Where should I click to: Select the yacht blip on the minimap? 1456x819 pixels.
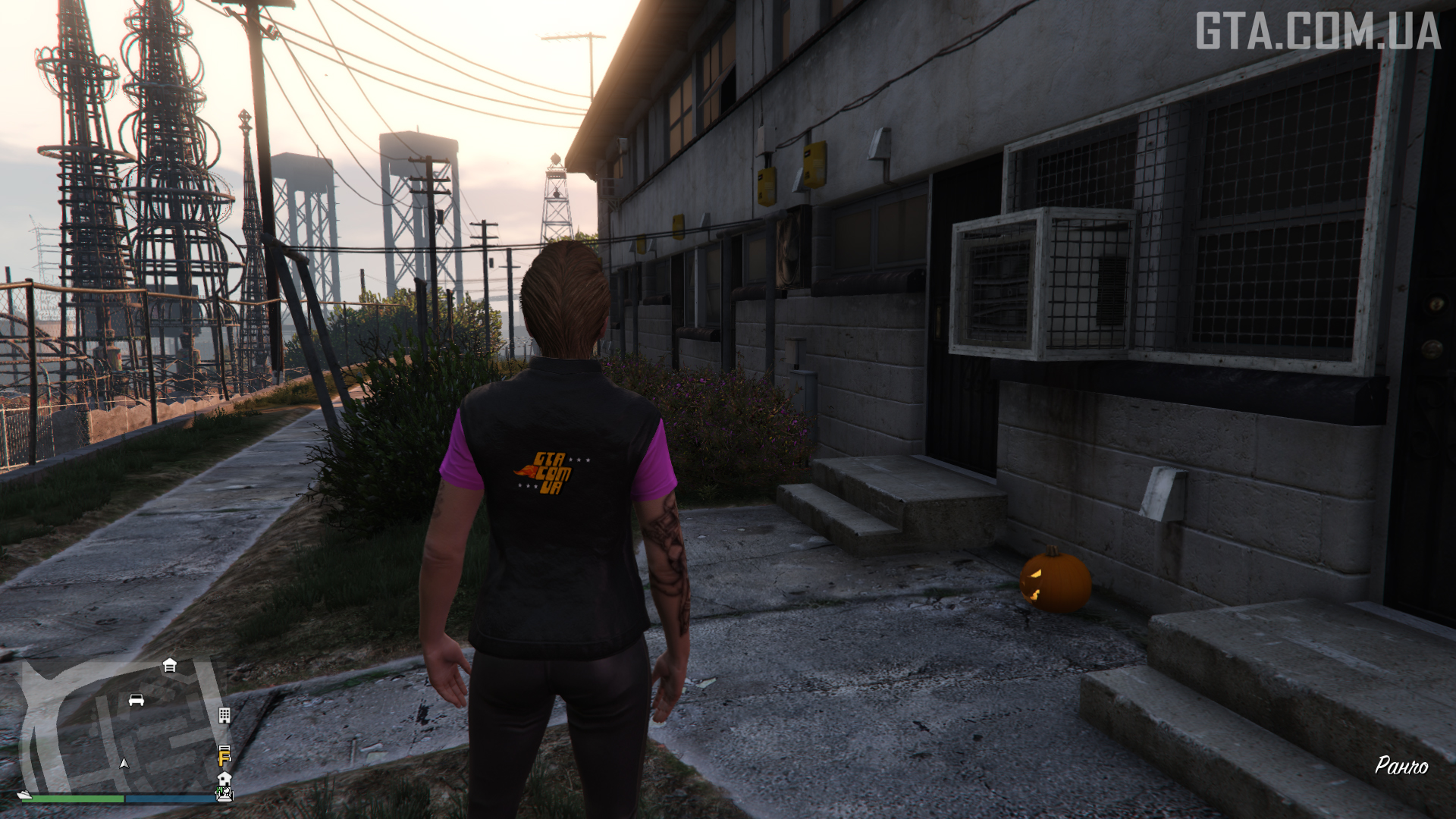pos(26,795)
